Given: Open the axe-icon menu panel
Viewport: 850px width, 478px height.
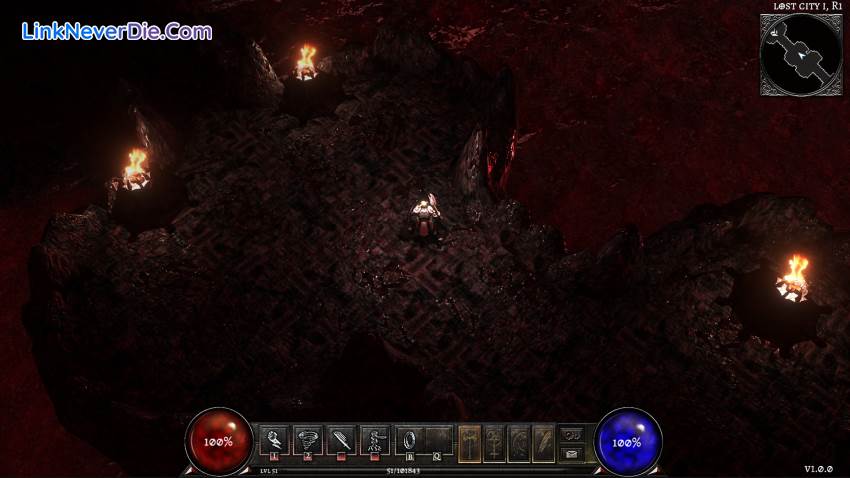Looking at the screenshot, I should point(471,442).
